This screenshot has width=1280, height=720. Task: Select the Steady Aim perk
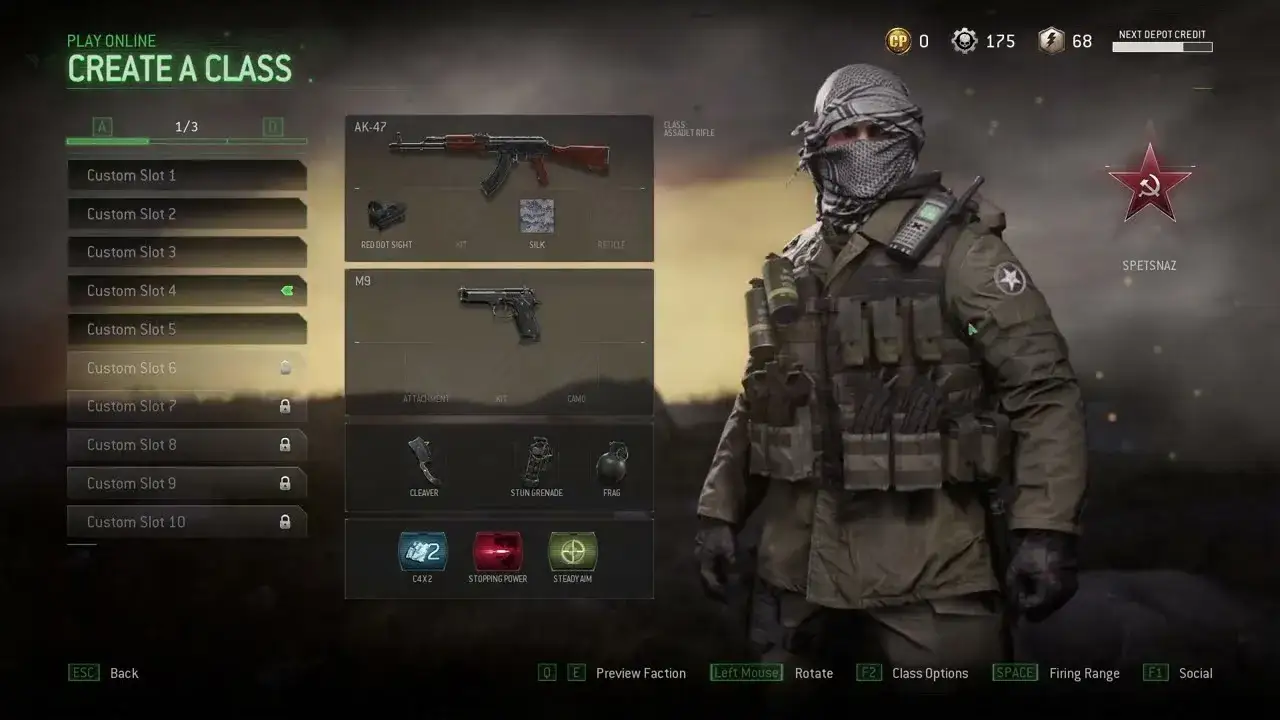click(x=572, y=550)
